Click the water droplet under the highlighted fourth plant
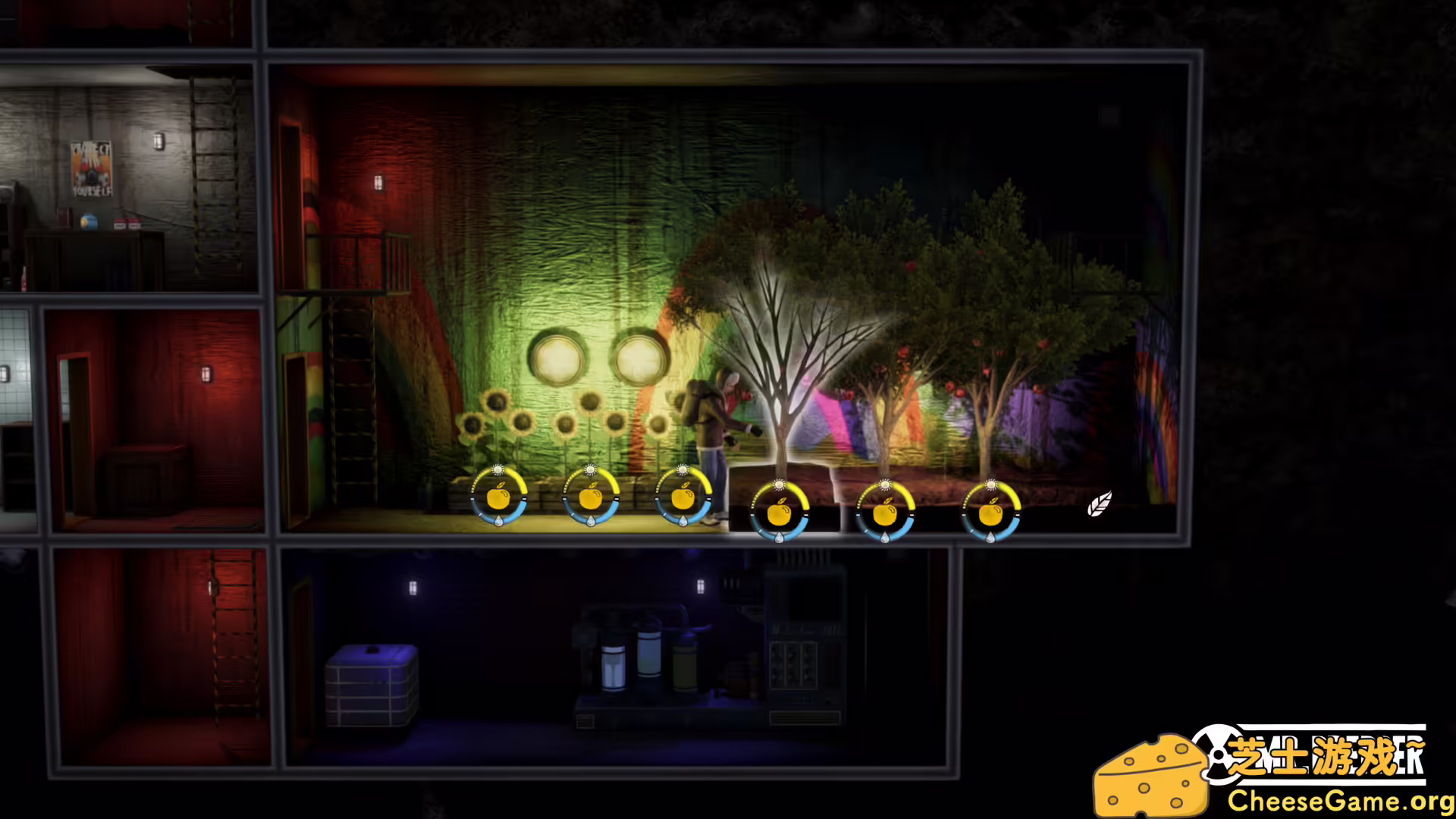The image size is (1456, 819). click(x=780, y=537)
